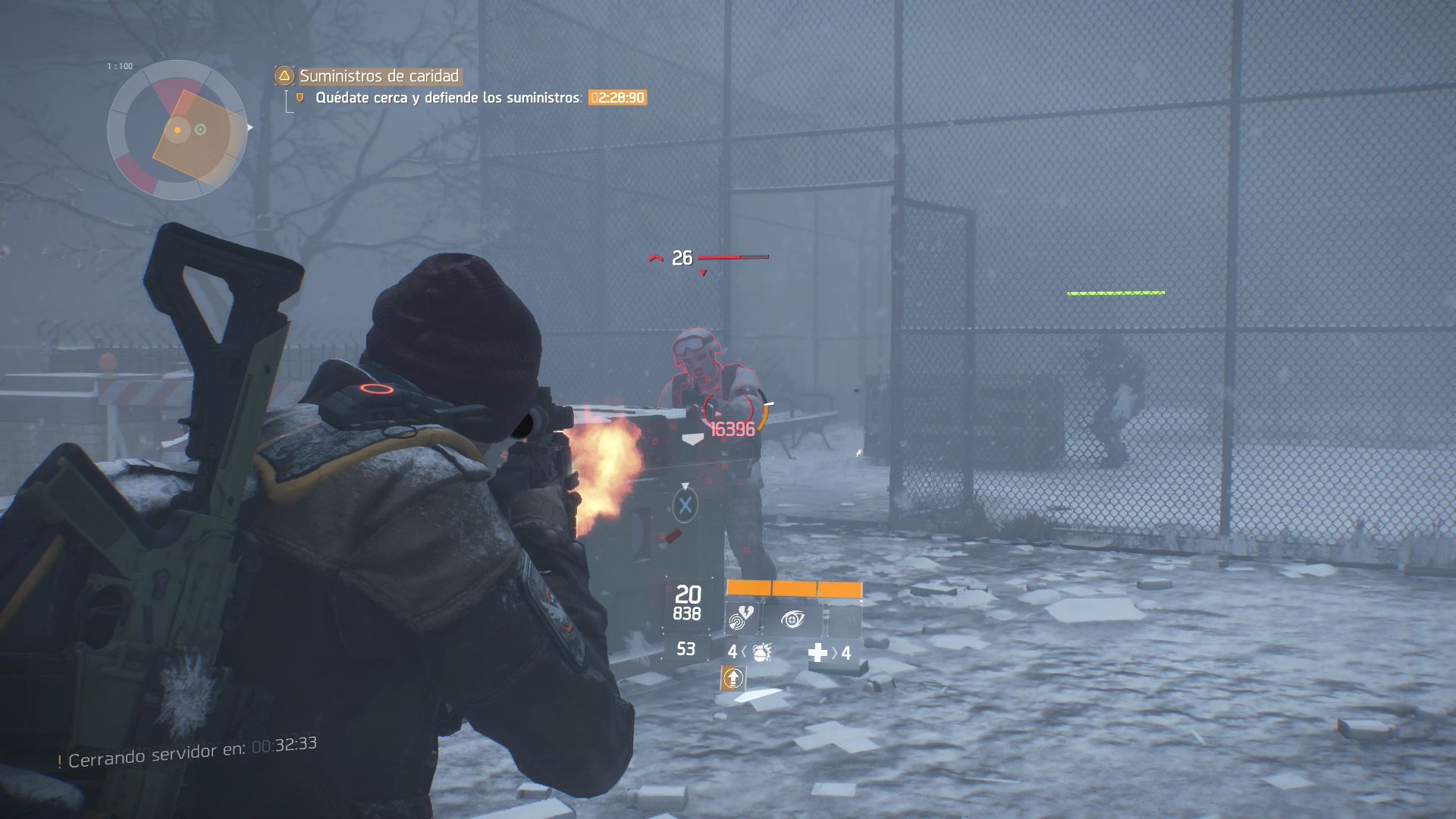
Task: Use the medkit white cross icon
Action: pyautogui.click(x=817, y=653)
